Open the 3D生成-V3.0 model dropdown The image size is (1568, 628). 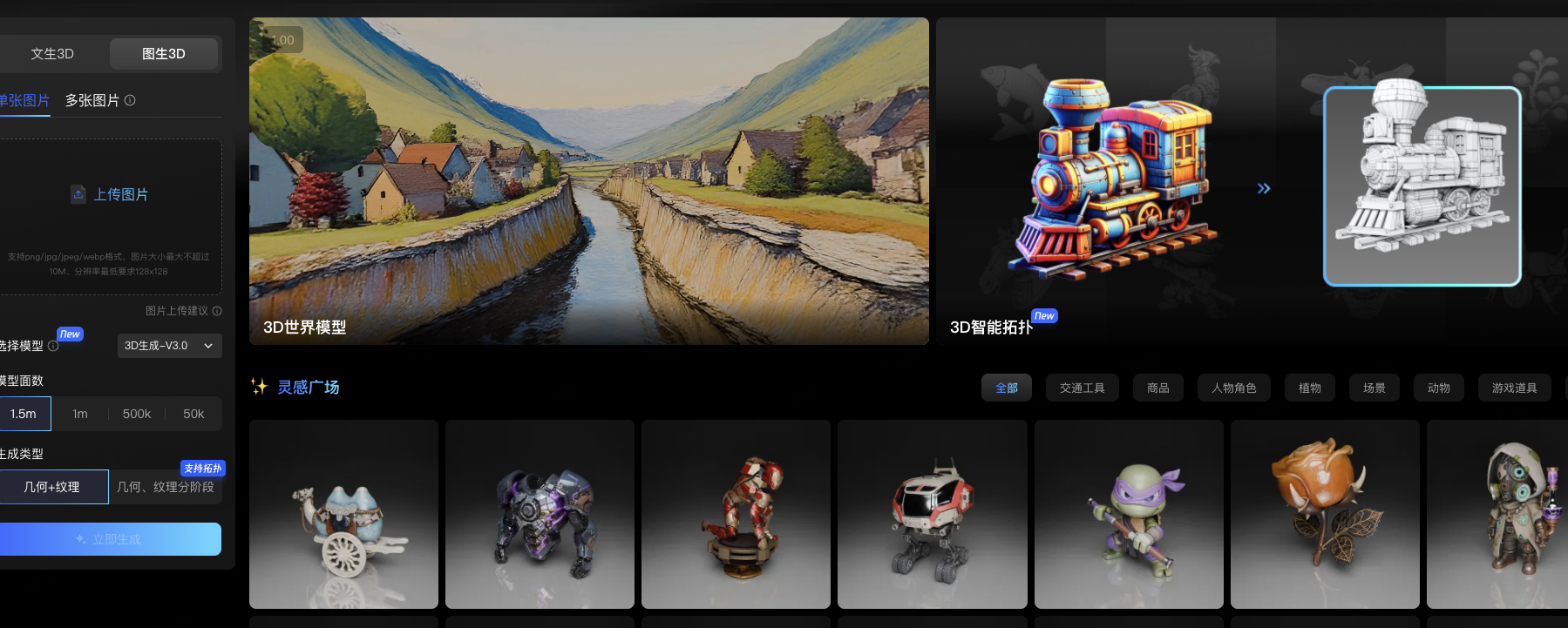(x=169, y=346)
